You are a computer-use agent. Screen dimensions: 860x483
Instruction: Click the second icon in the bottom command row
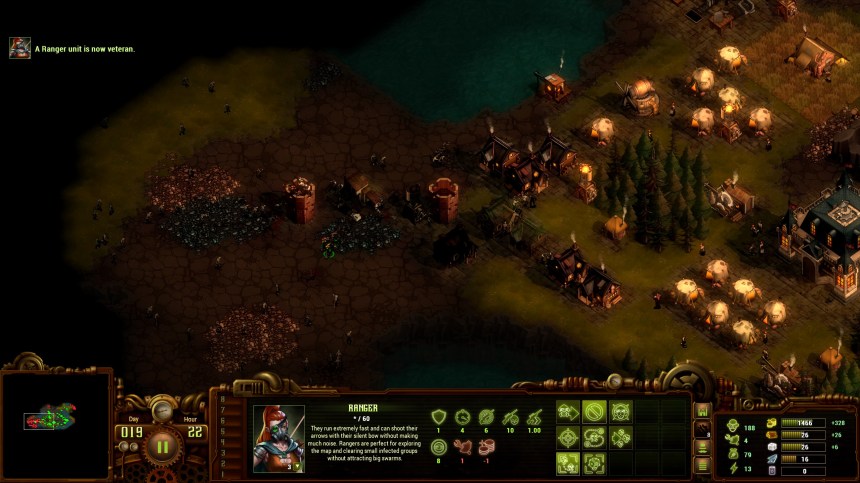tap(595, 463)
